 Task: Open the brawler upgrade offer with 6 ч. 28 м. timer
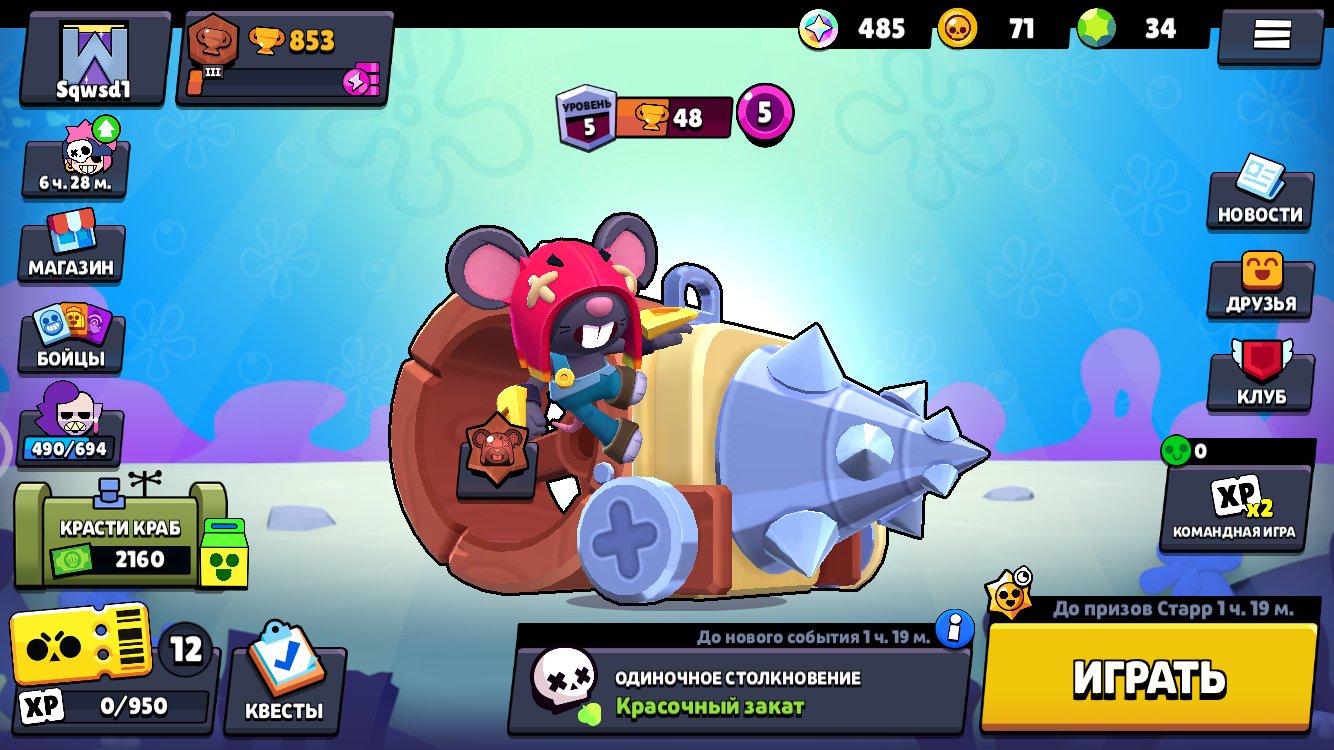pos(75,162)
